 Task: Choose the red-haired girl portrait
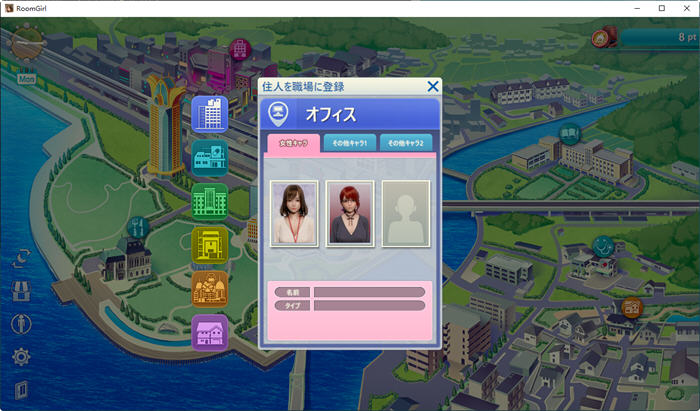(x=350, y=213)
